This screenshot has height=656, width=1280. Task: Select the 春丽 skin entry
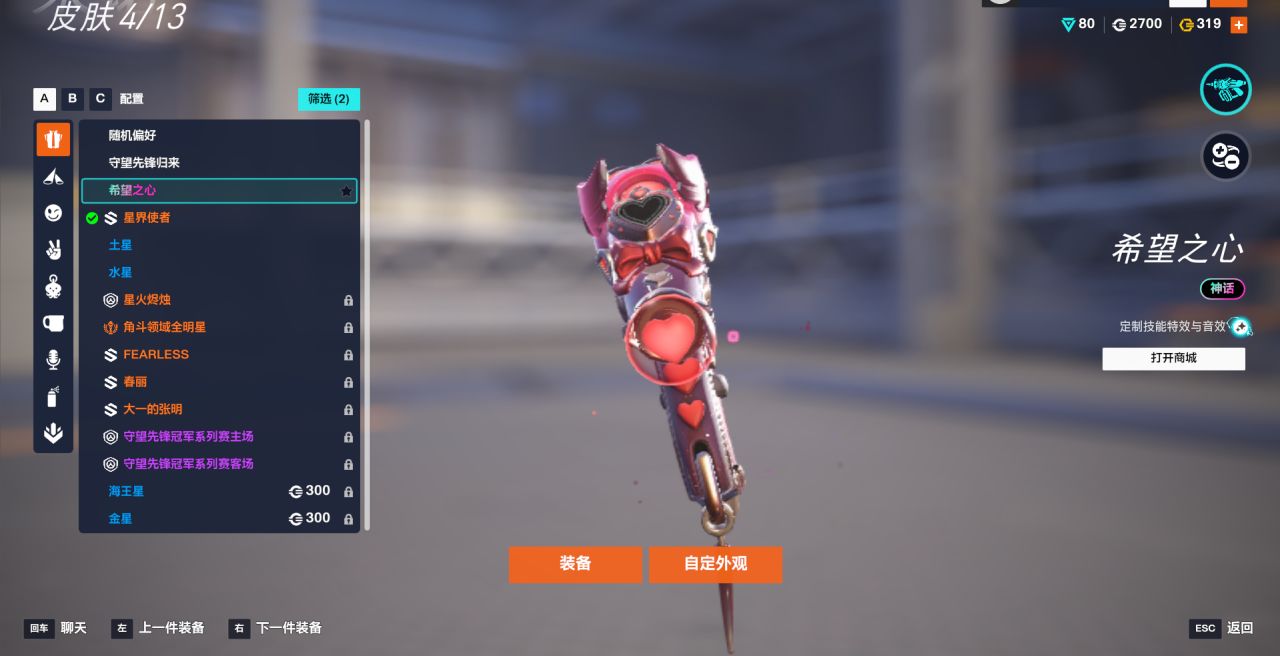pos(135,382)
